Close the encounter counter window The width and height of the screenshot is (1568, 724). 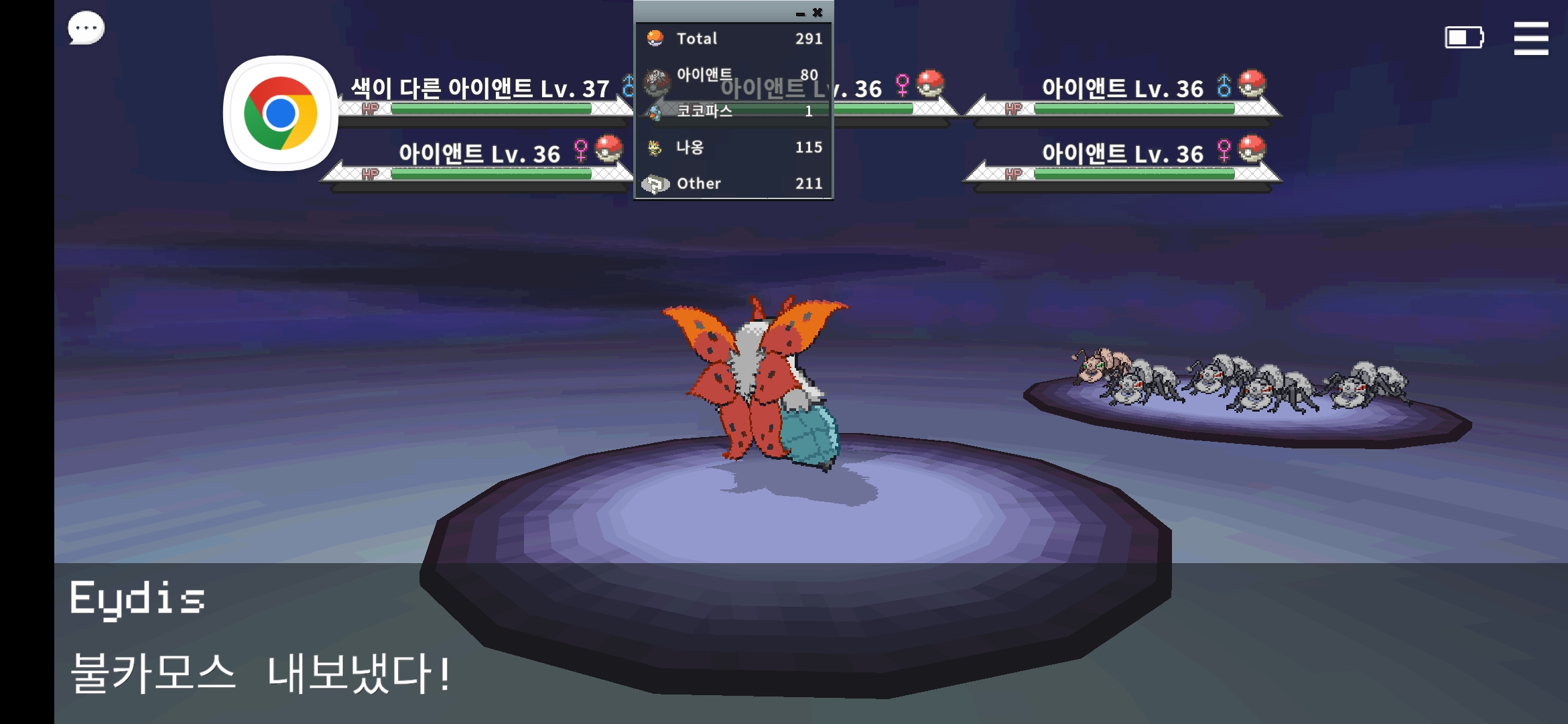point(818,13)
